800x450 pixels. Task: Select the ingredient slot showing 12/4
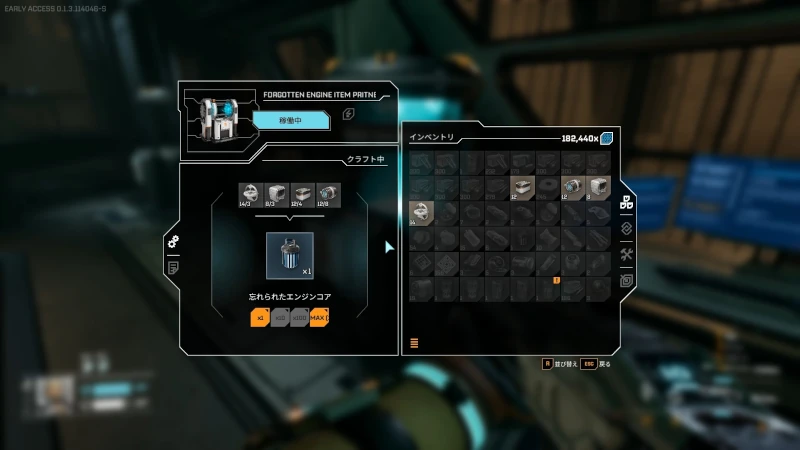(302, 195)
